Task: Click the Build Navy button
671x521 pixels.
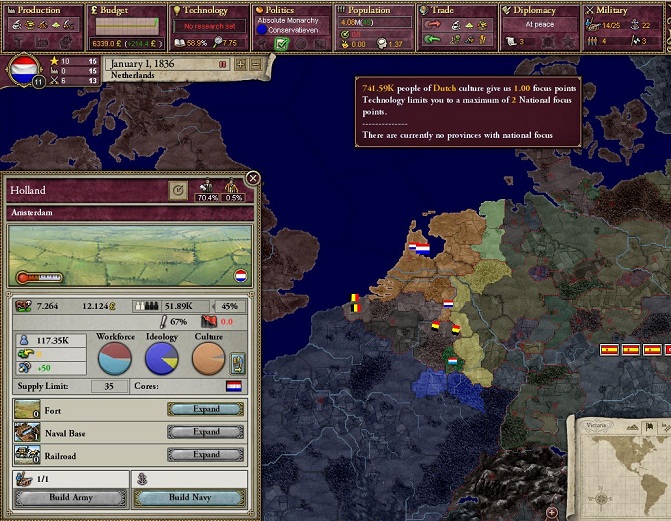Action: [x=188, y=497]
